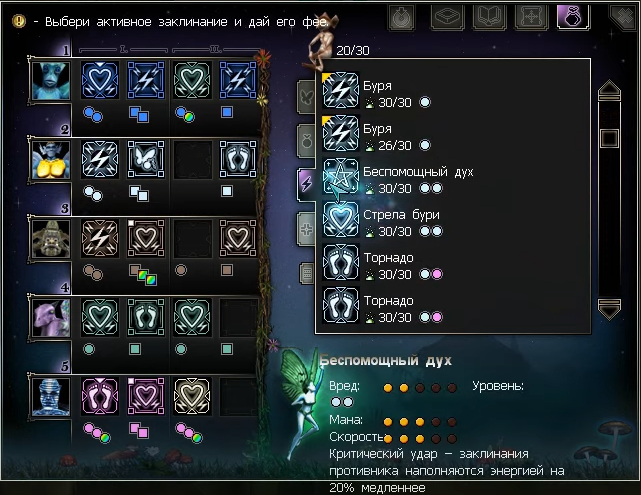Switch to the lightning bolt spell tab
The height and width of the screenshot is (495, 641).
(x=307, y=182)
